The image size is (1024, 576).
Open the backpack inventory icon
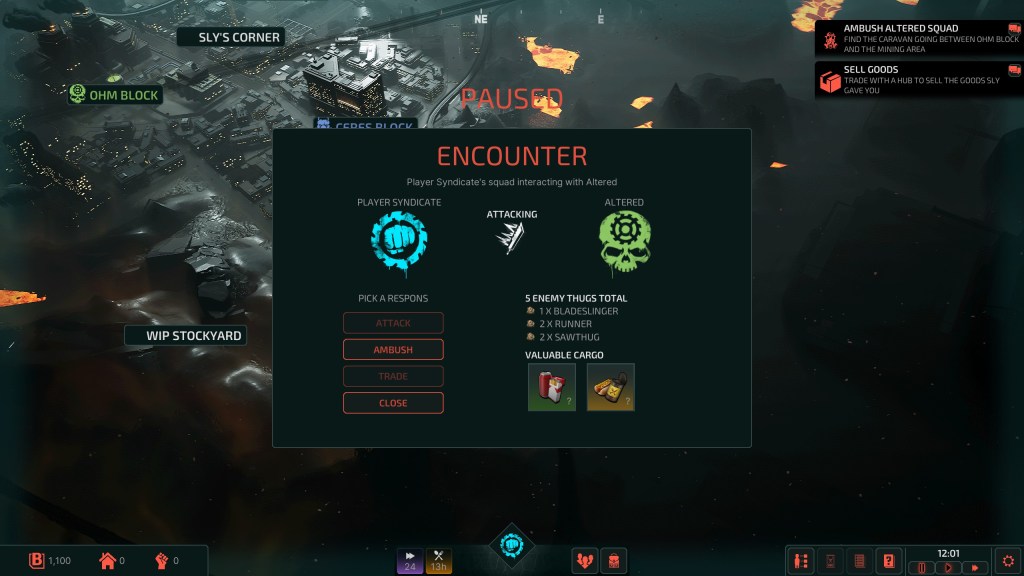(x=613, y=561)
